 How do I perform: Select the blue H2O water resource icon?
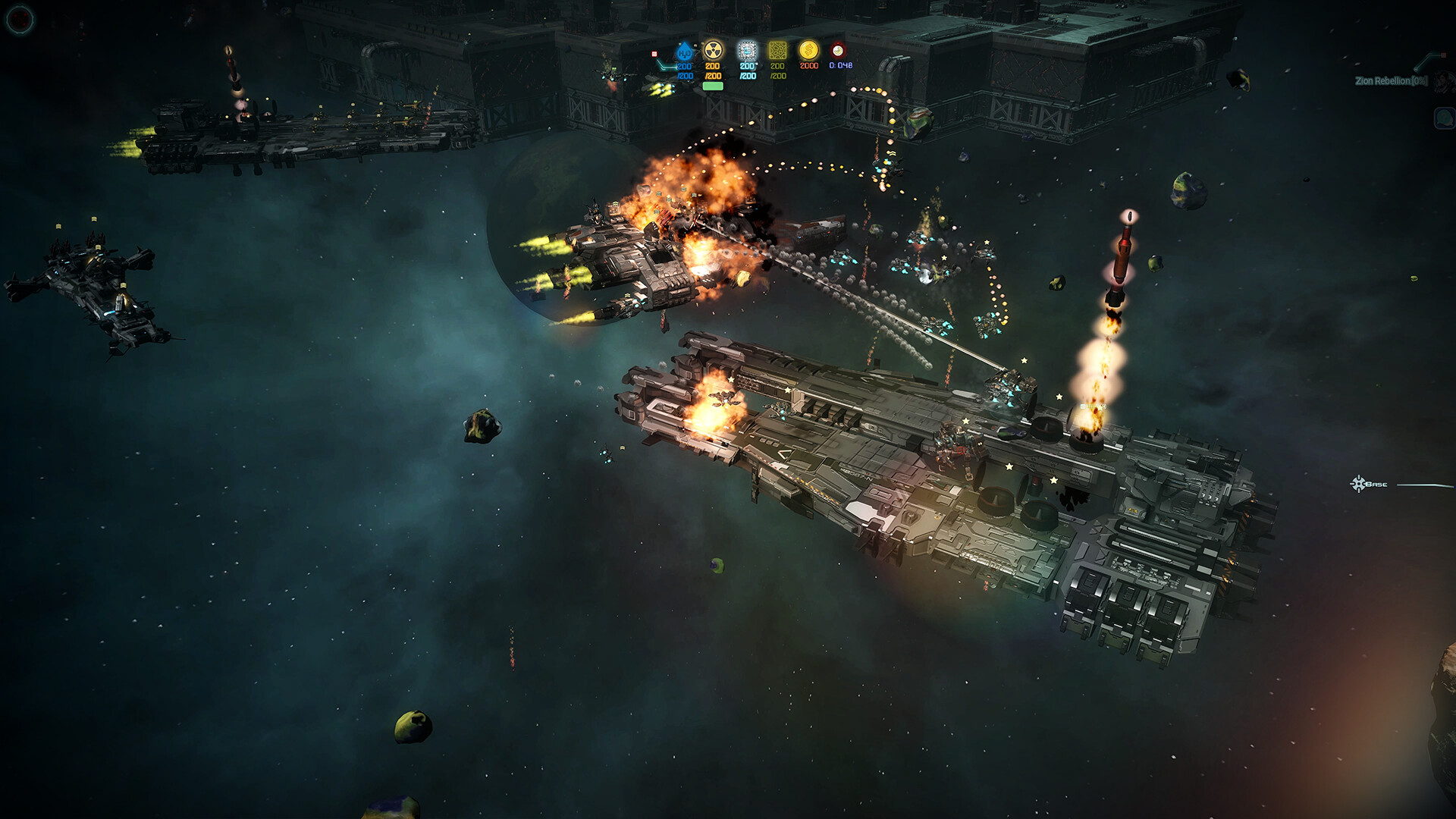(x=685, y=52)
